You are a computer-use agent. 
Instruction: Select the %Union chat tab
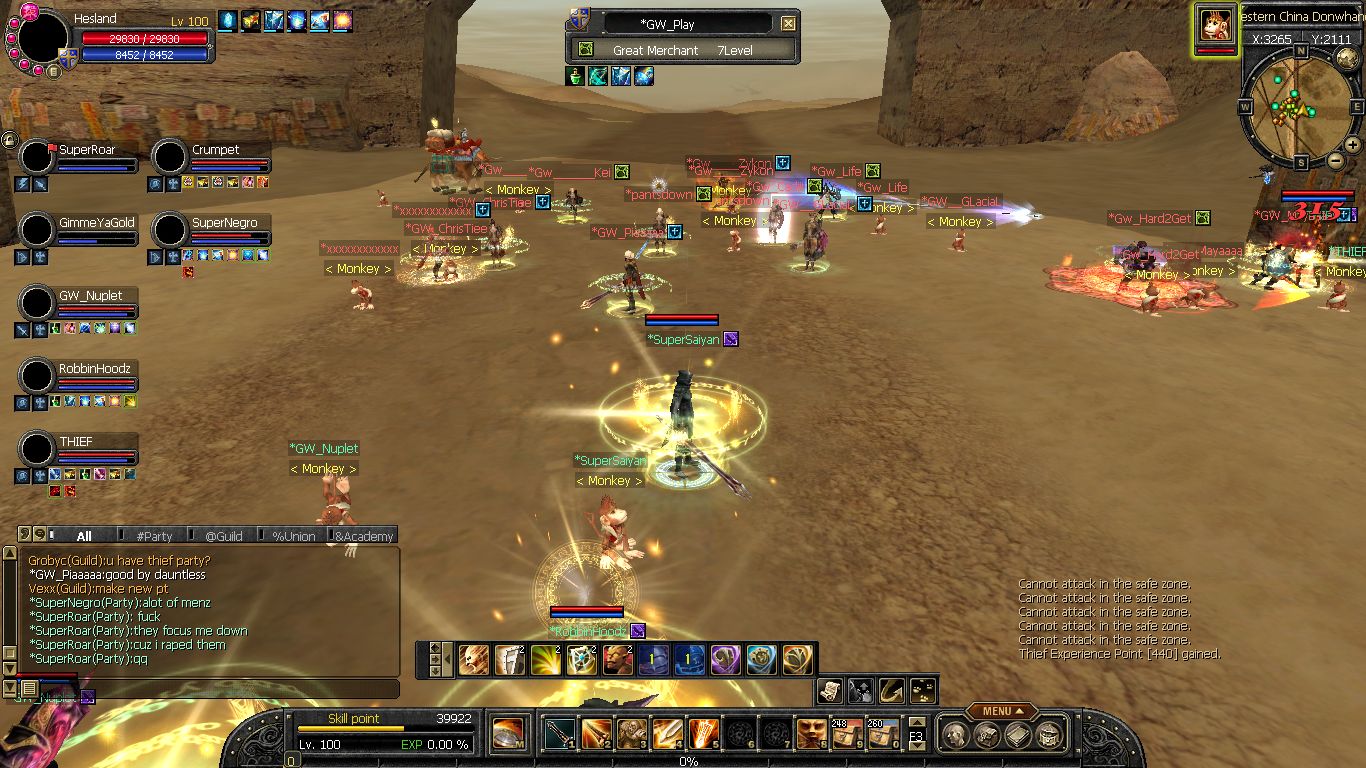tap(294, 536)
